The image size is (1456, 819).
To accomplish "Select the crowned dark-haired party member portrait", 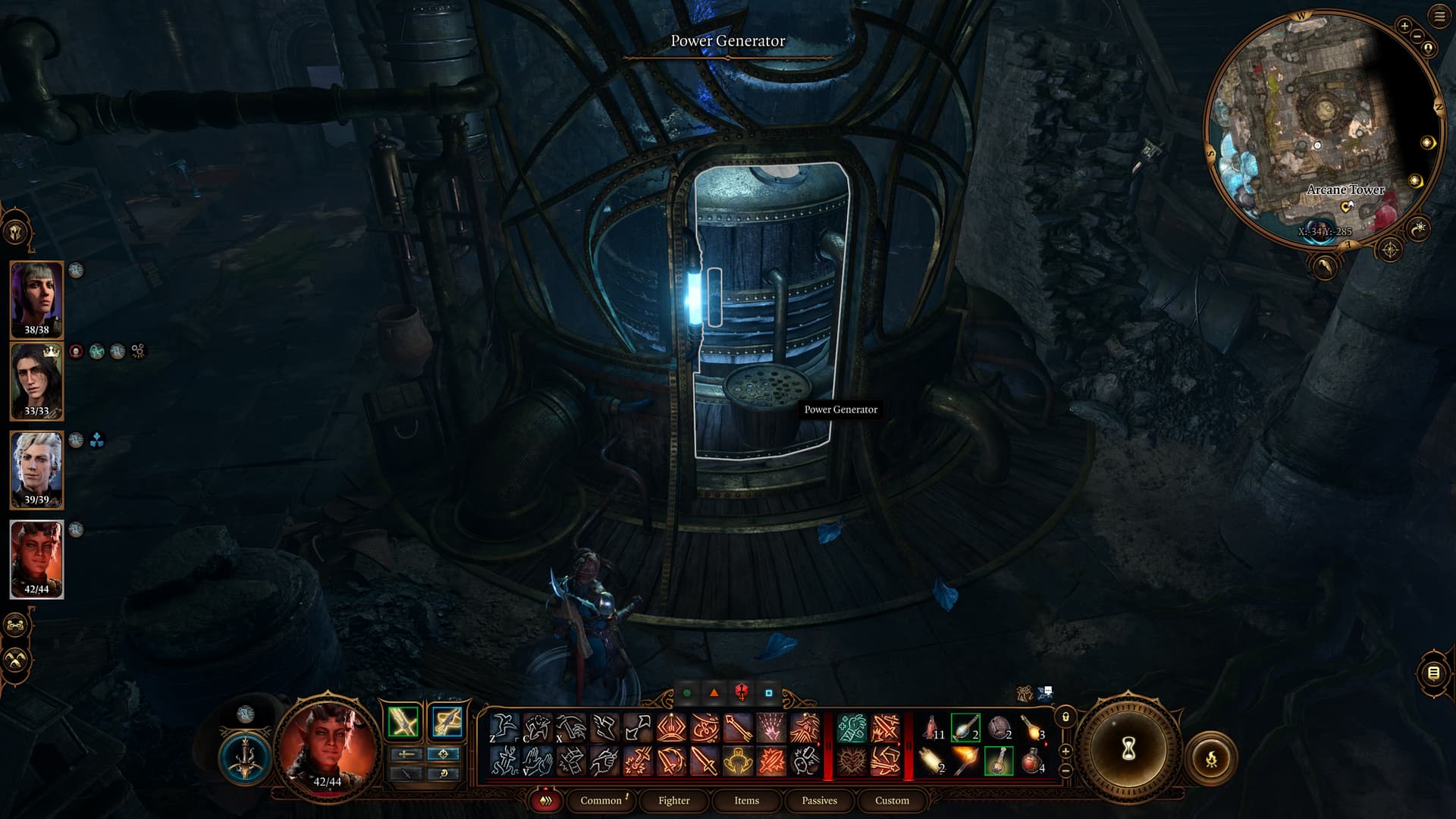I will pos(36,380).
